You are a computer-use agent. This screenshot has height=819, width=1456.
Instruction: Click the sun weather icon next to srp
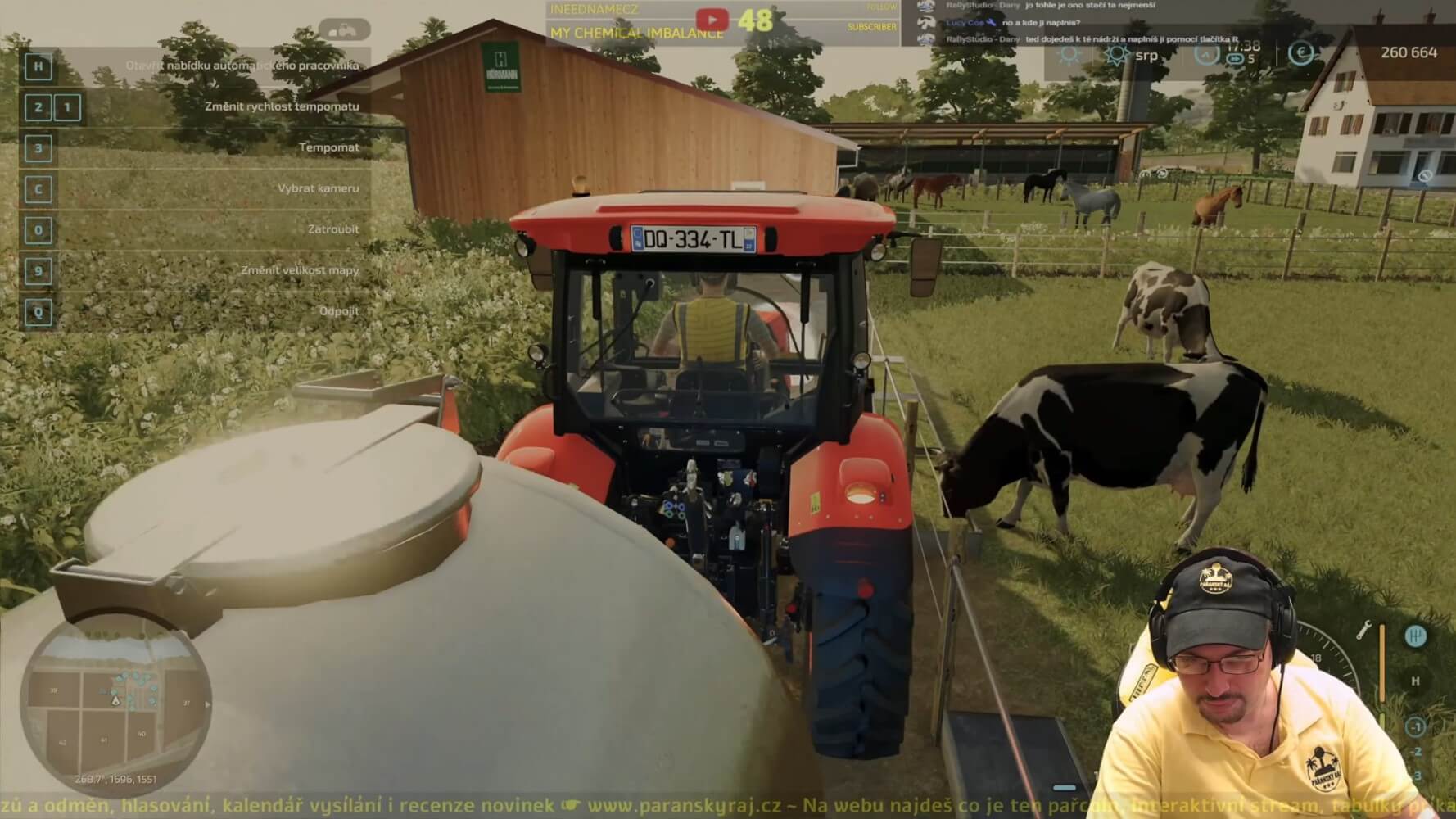tap(1117, 55)
